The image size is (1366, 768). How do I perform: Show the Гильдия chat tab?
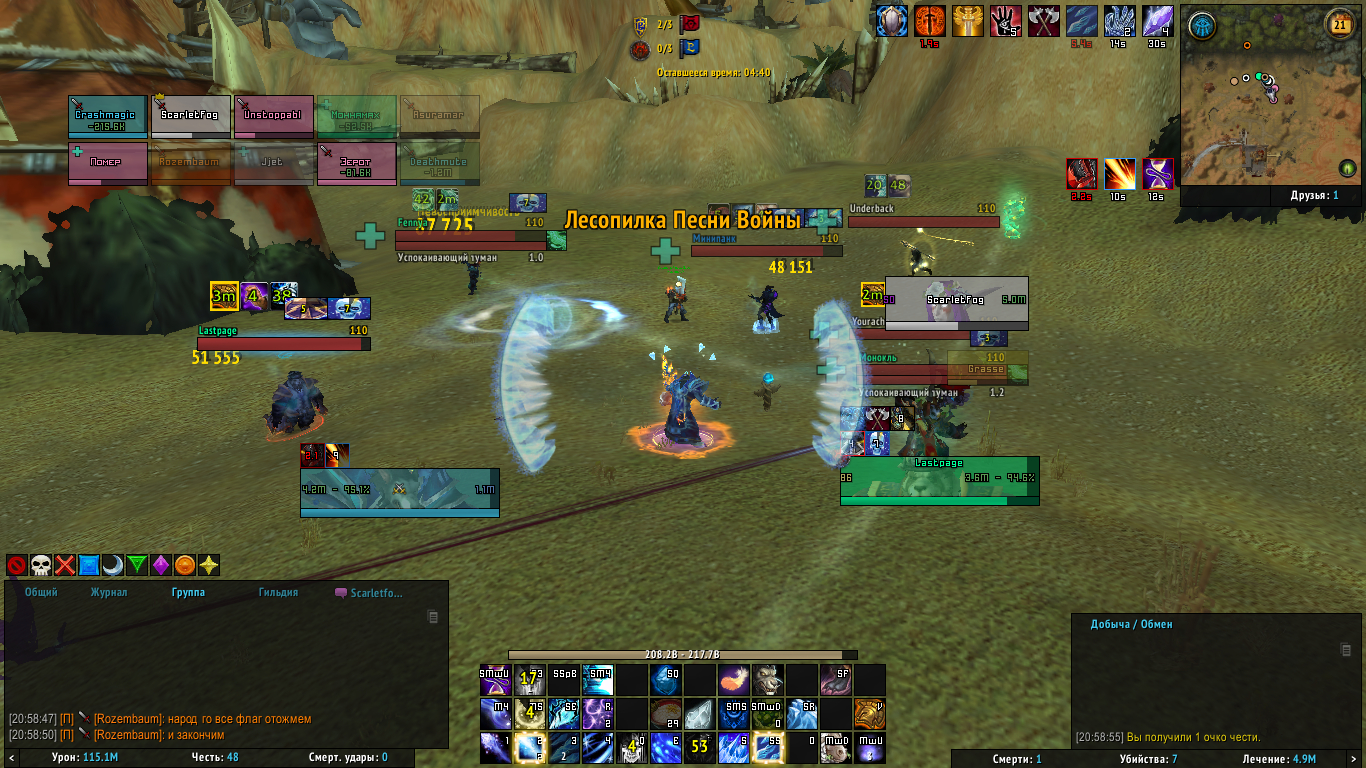[x=278, y=592]
